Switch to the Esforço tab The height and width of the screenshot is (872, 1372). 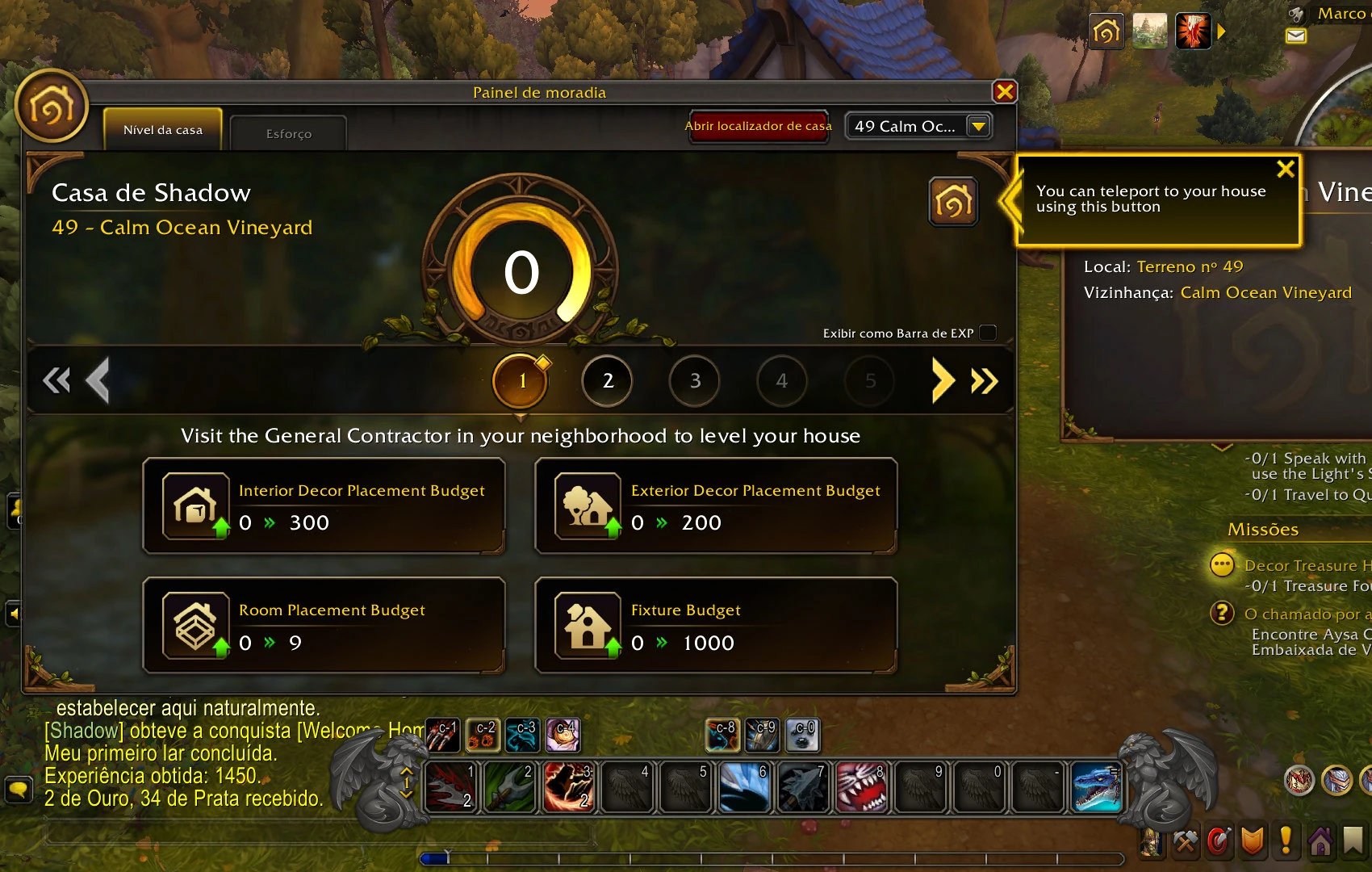(x=288, y=133)
